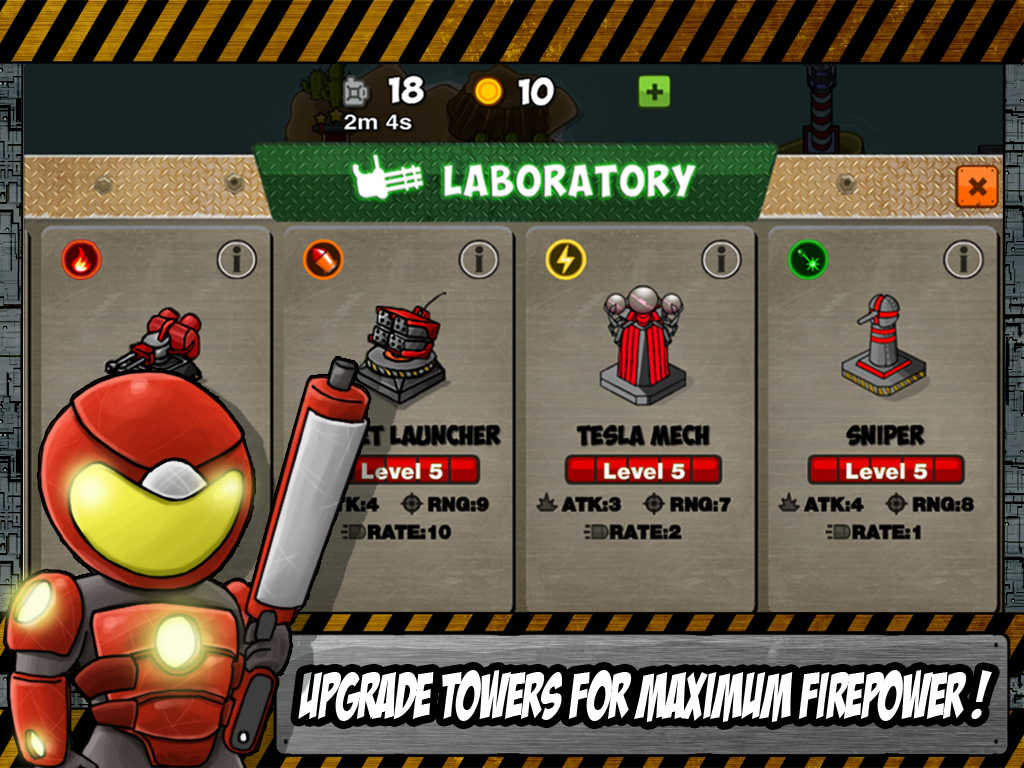Click the Rocket Launcher Level 5 bar
This screenshot has height=768, width=1024.
pos(415,470)
